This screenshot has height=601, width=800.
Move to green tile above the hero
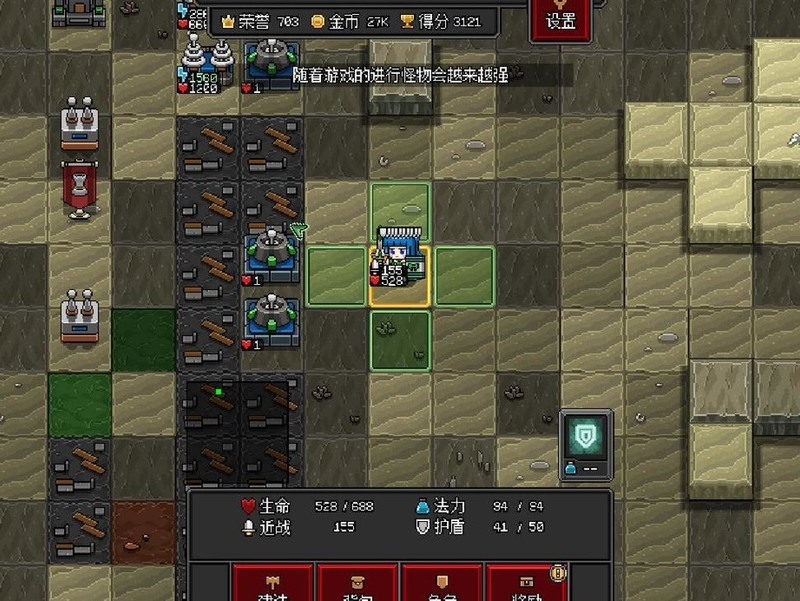point(400,211)
